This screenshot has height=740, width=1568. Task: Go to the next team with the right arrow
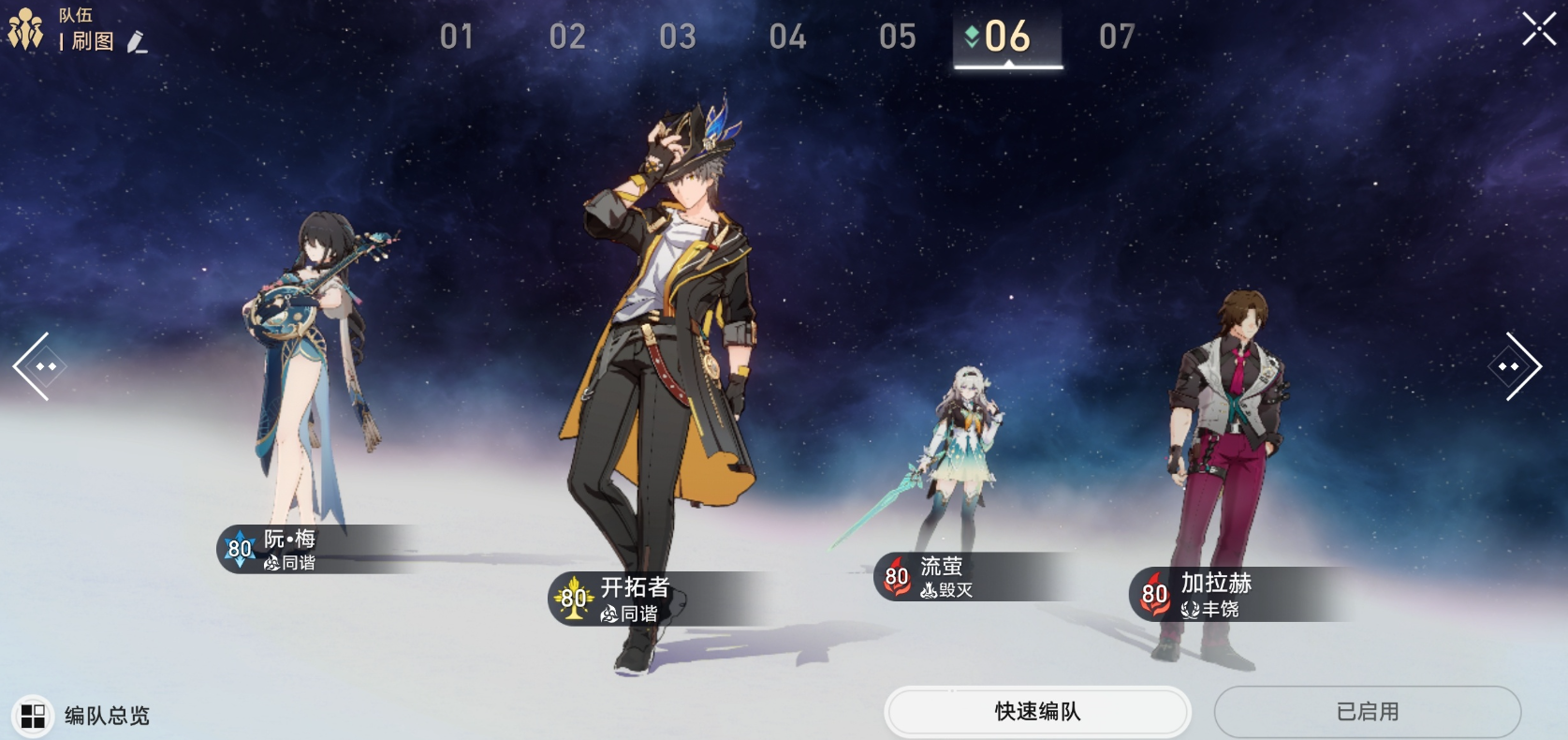click(1514, 366)
